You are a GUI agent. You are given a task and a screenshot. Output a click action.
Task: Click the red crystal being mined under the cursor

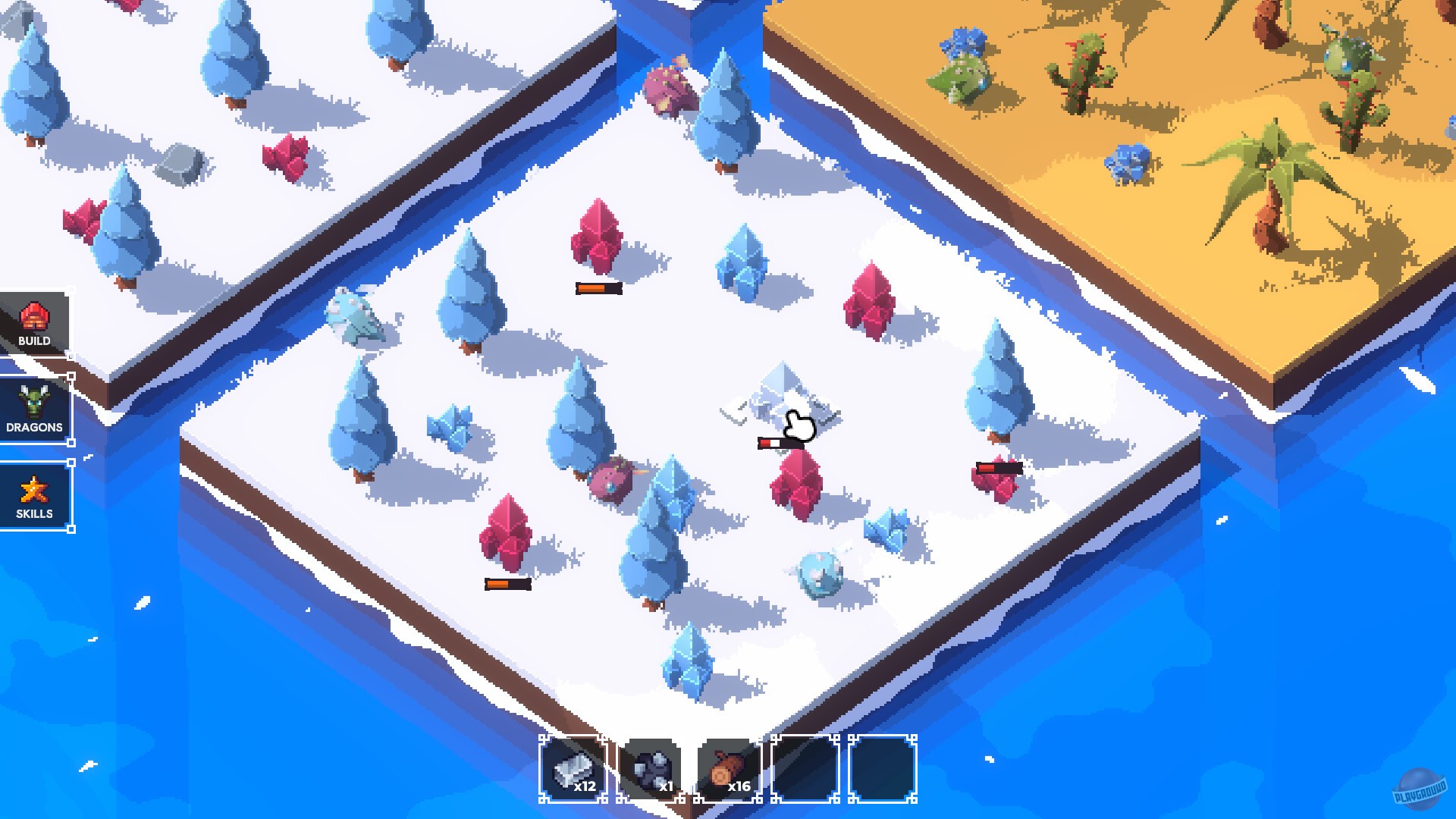pyautogui.click(x=796, y=485)
